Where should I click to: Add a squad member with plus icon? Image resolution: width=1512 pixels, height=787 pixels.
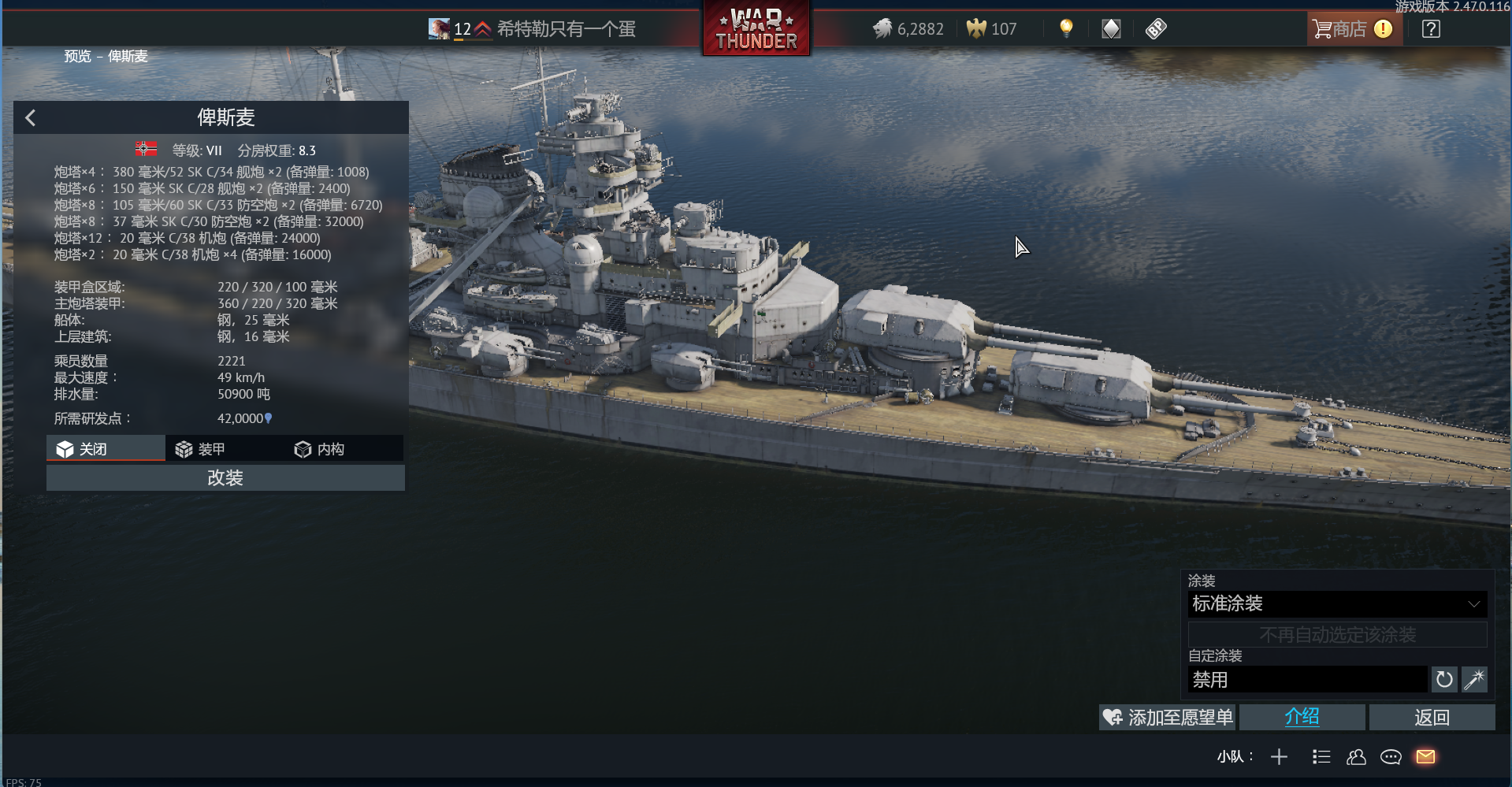tap(1279, 757)
